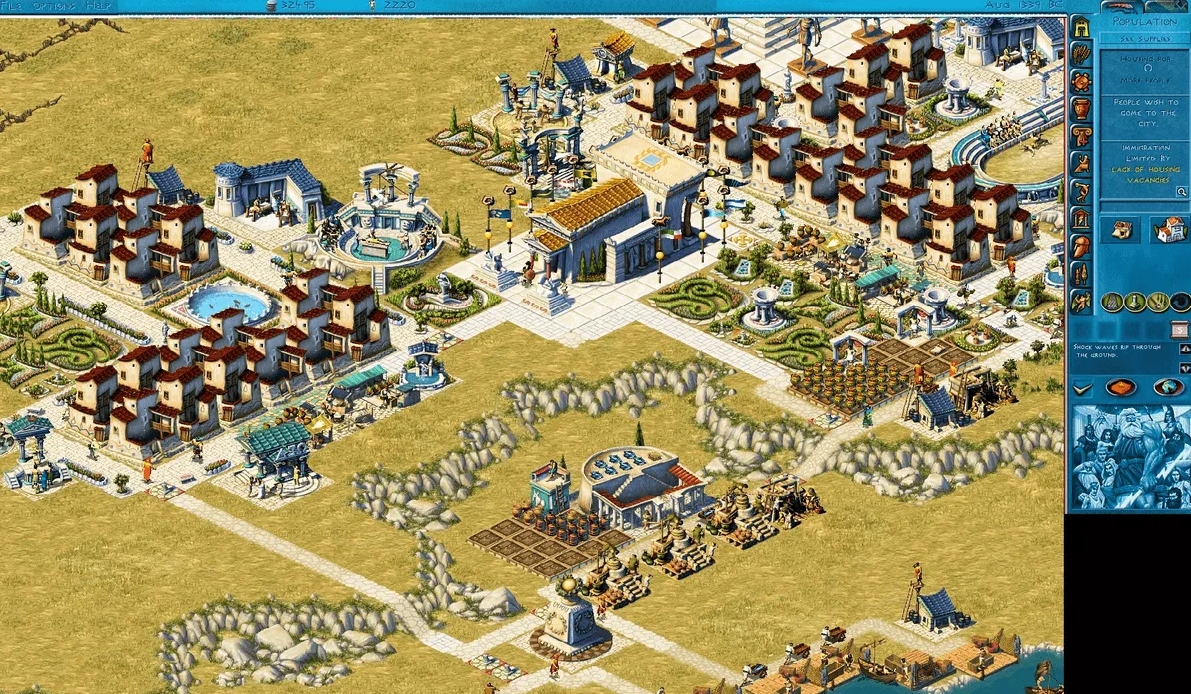This screenshot has width=1191, height=694.
Task: Select the helmet Military tab
Action: pyautogui.click(x=1081, y=246)
